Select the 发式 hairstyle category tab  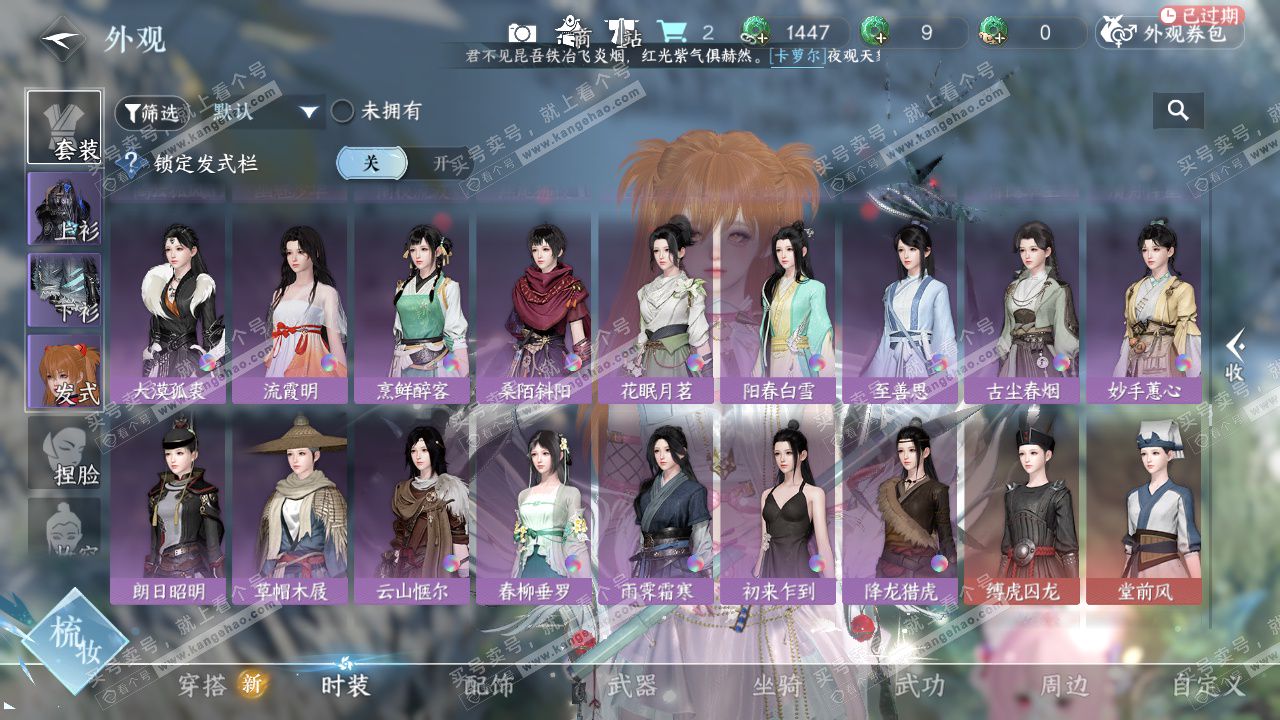coord(65,371)
